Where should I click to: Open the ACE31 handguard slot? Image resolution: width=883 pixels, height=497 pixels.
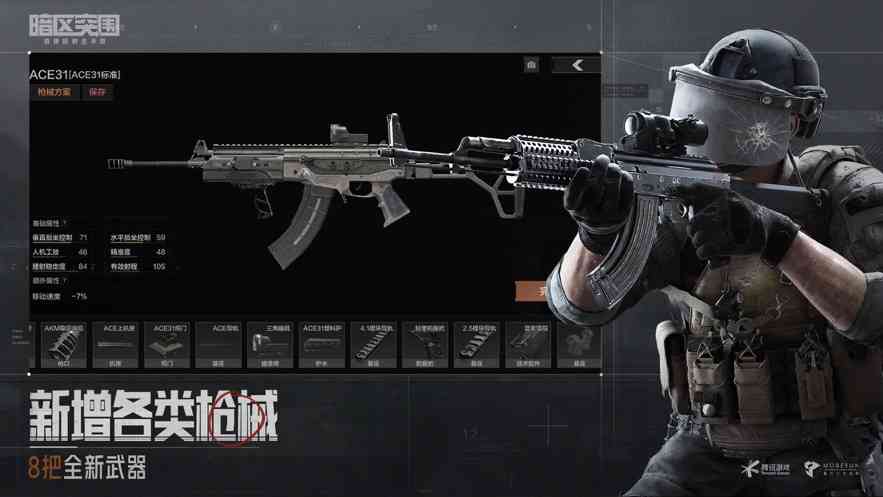tap(321, 345)
